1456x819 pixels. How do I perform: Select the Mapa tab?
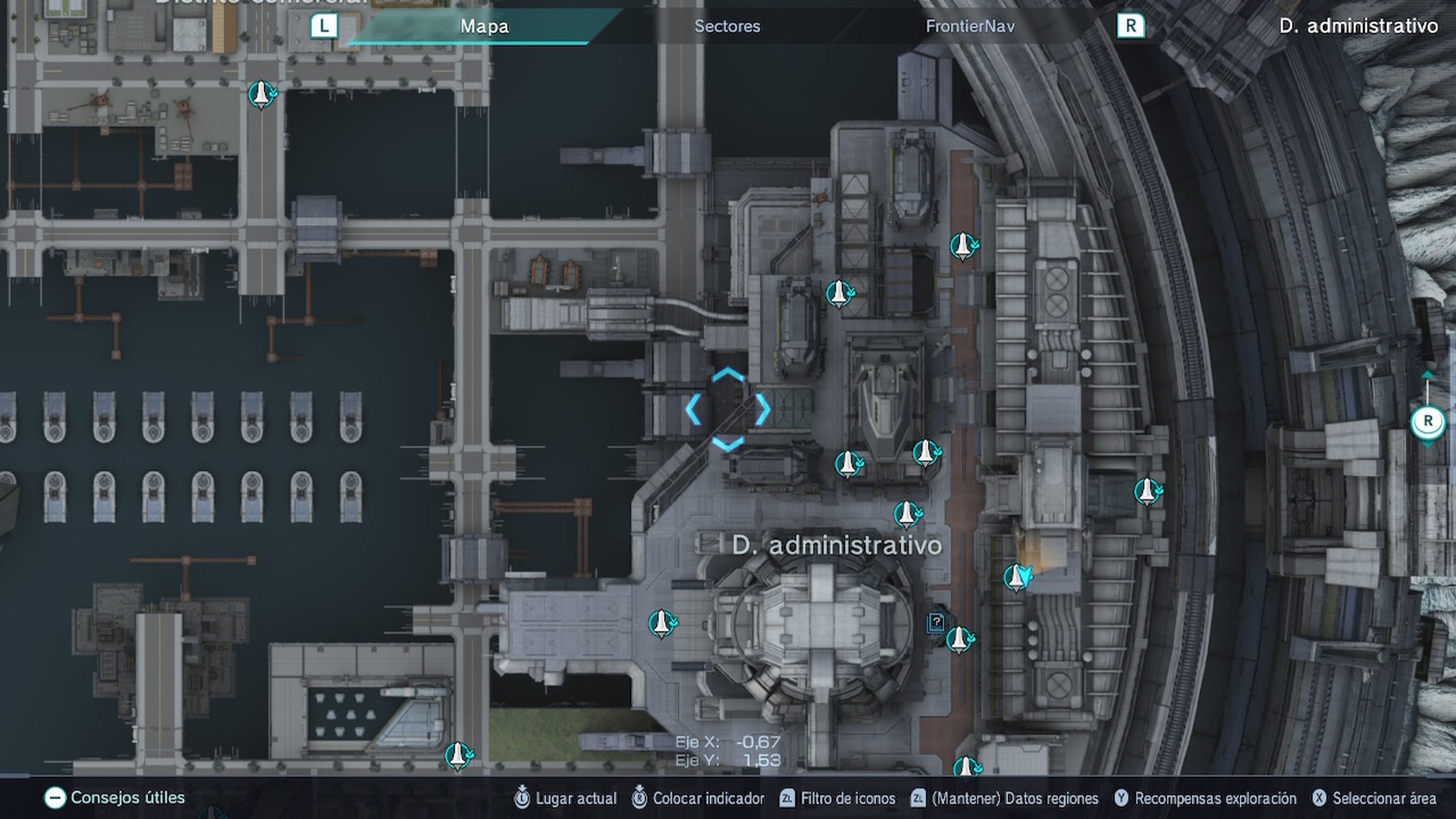485,26
